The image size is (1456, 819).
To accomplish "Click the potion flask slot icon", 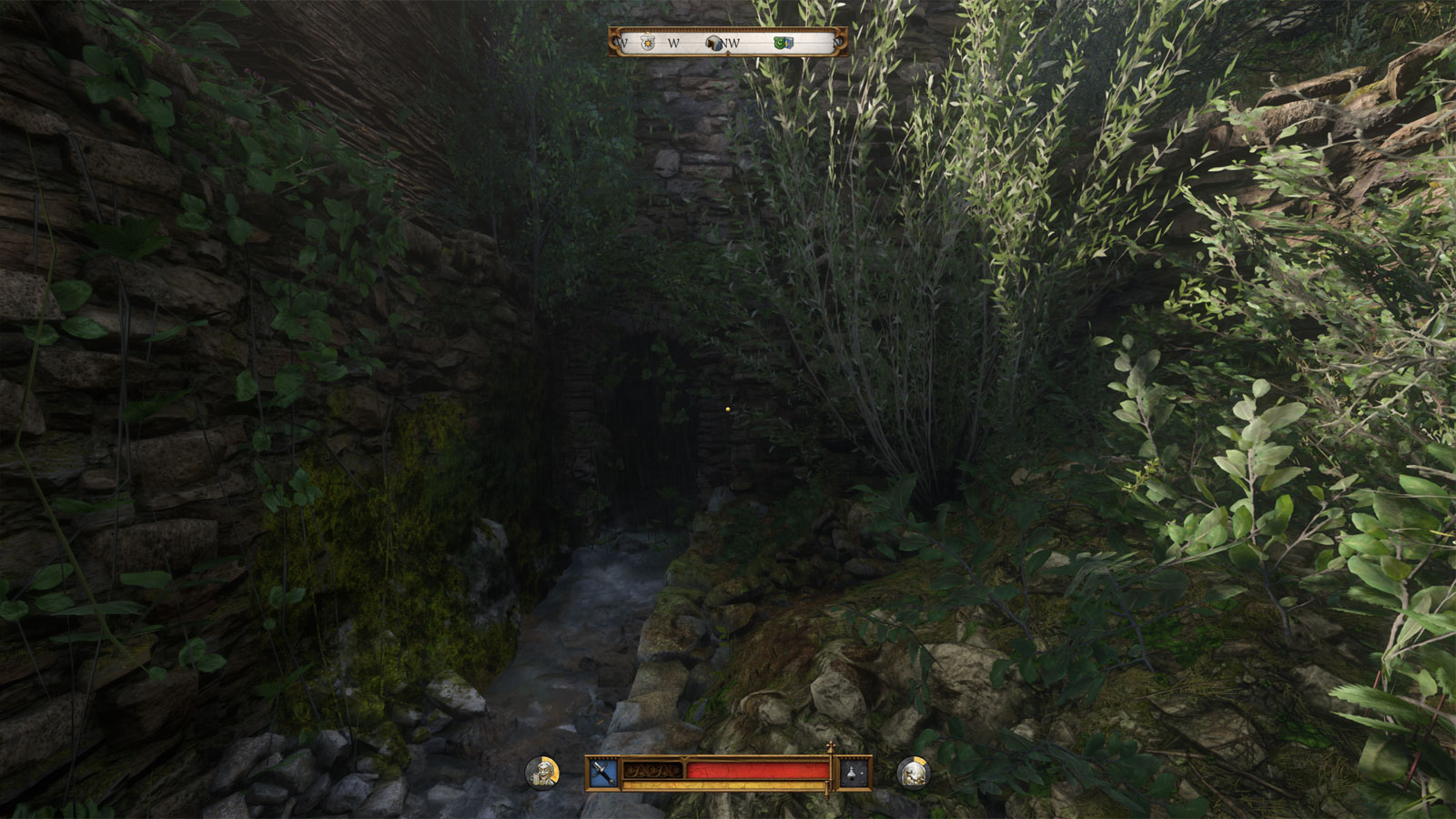I will [x=854, y=773].
